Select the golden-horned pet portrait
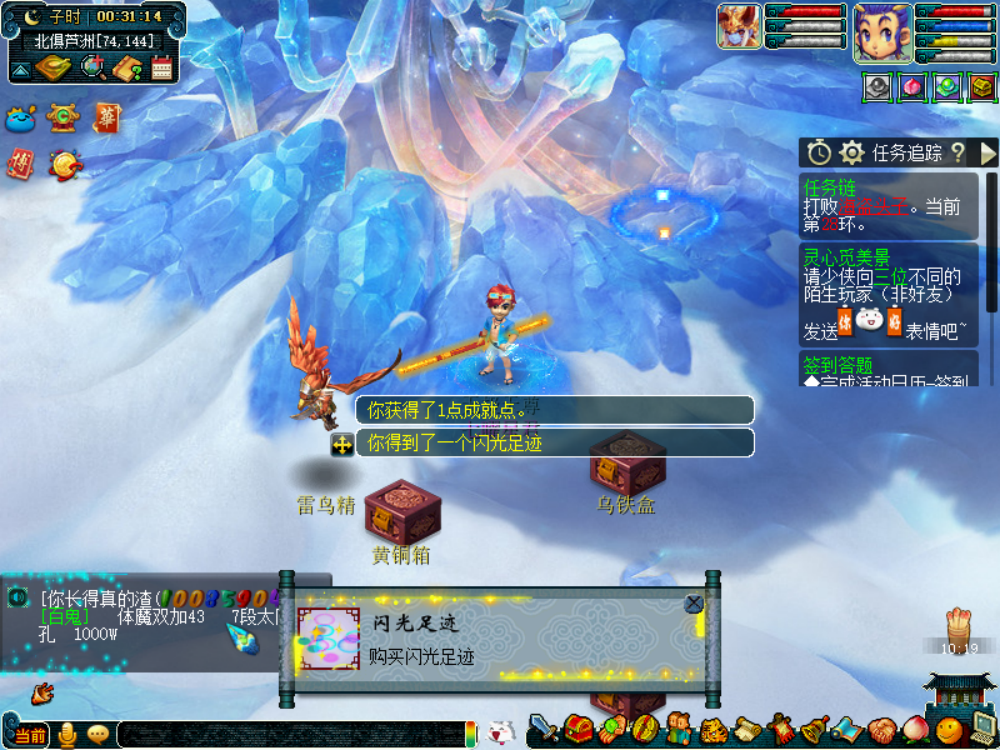This screenshot has height=750, width=1000. click(x=739, y=26)
